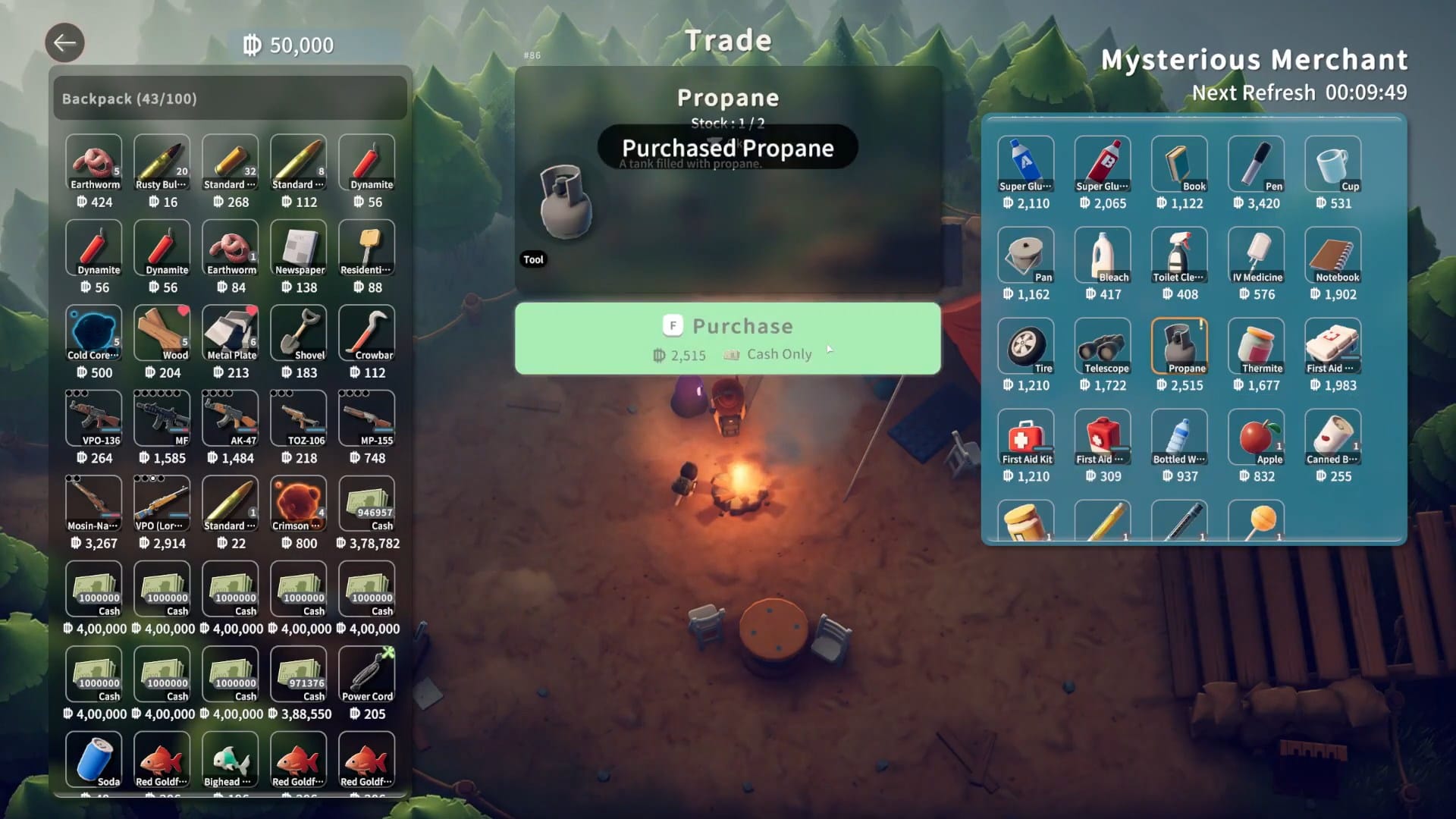Select the IV Medicine item
Image resolution: width=1456 pixels, height=819 pixels.
pyautogui.click(x=1256, y=255)
